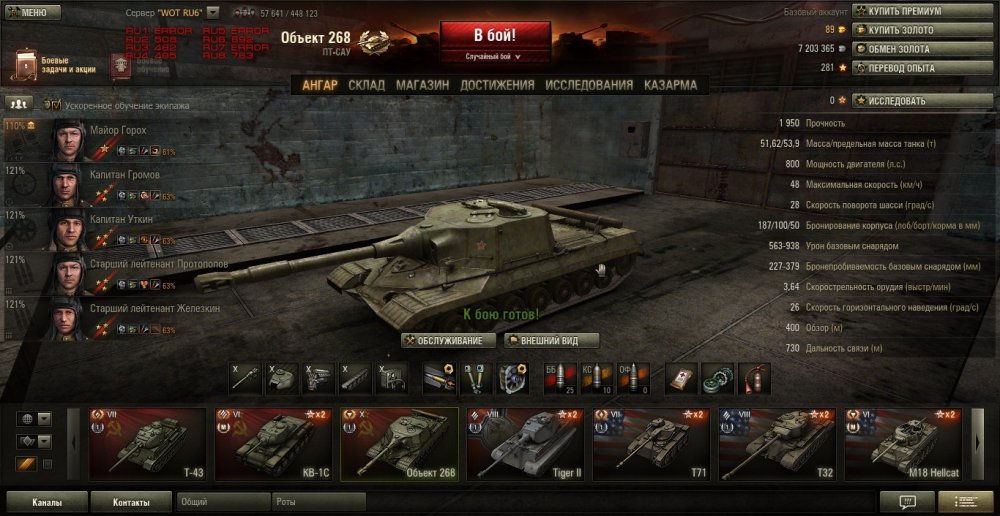
Task: Switch to the СКЛАД tab
Action: click(366, 85)
